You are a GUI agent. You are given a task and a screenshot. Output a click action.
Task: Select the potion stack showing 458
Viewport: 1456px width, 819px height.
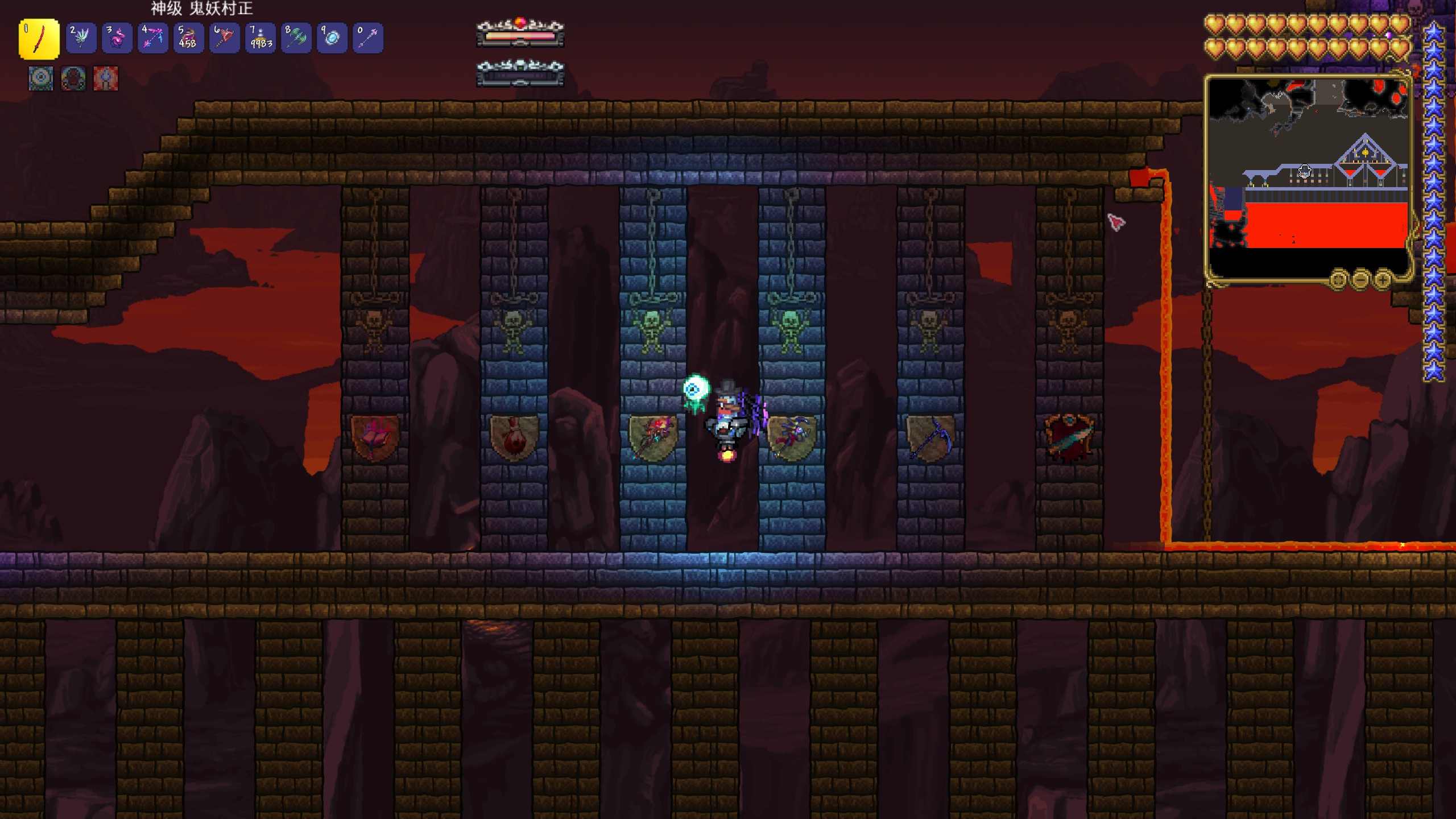188,38
